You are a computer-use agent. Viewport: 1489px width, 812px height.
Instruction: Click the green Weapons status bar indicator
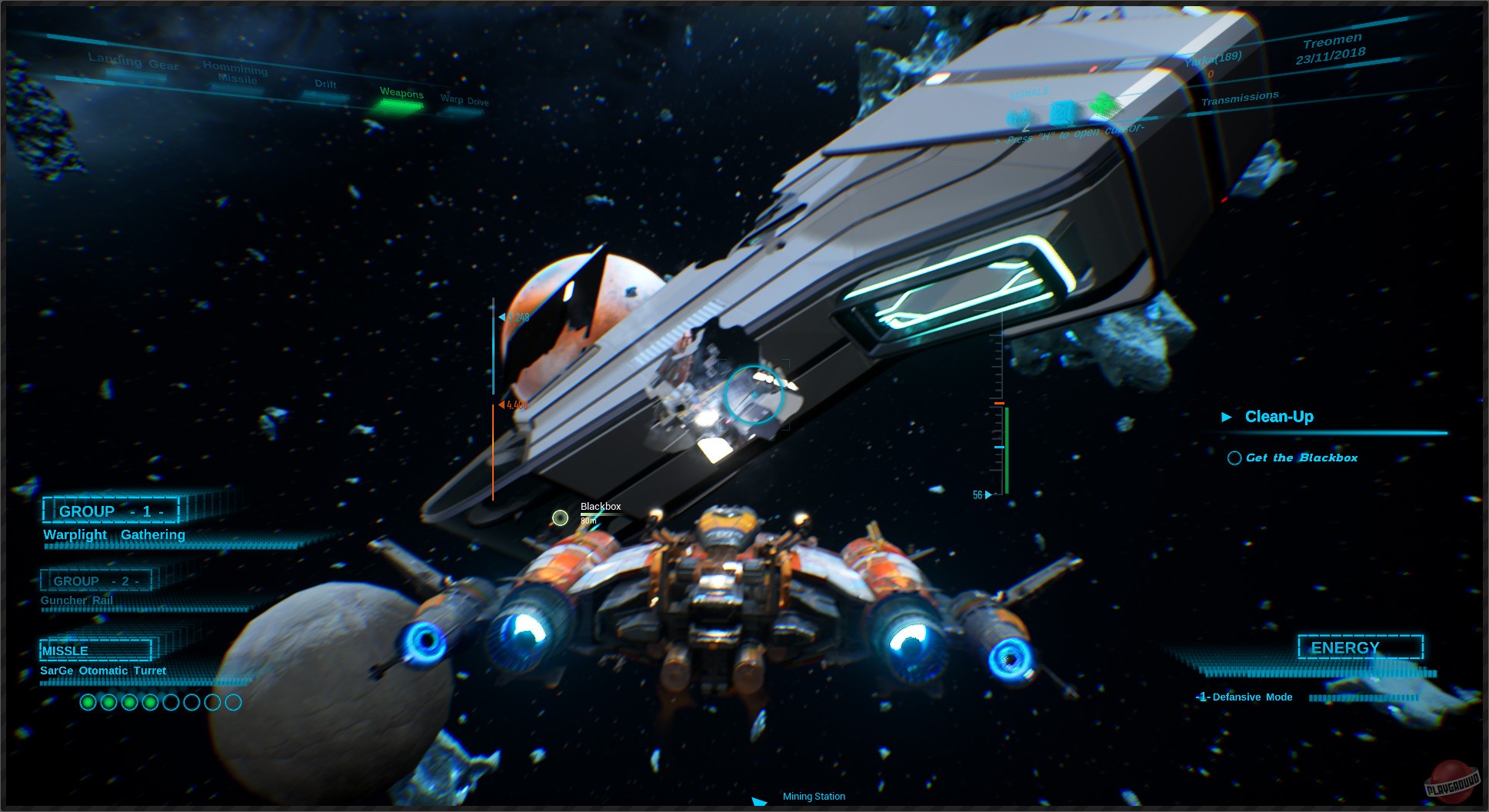(398, 108)
